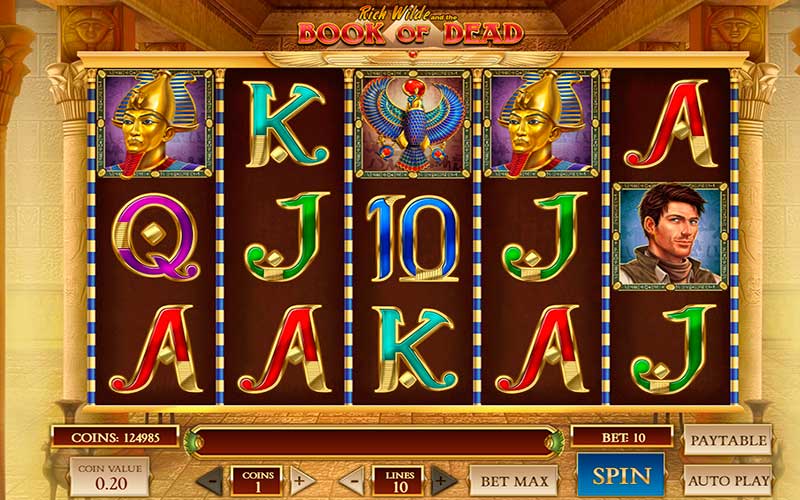Change the Coin Value button

109,478
